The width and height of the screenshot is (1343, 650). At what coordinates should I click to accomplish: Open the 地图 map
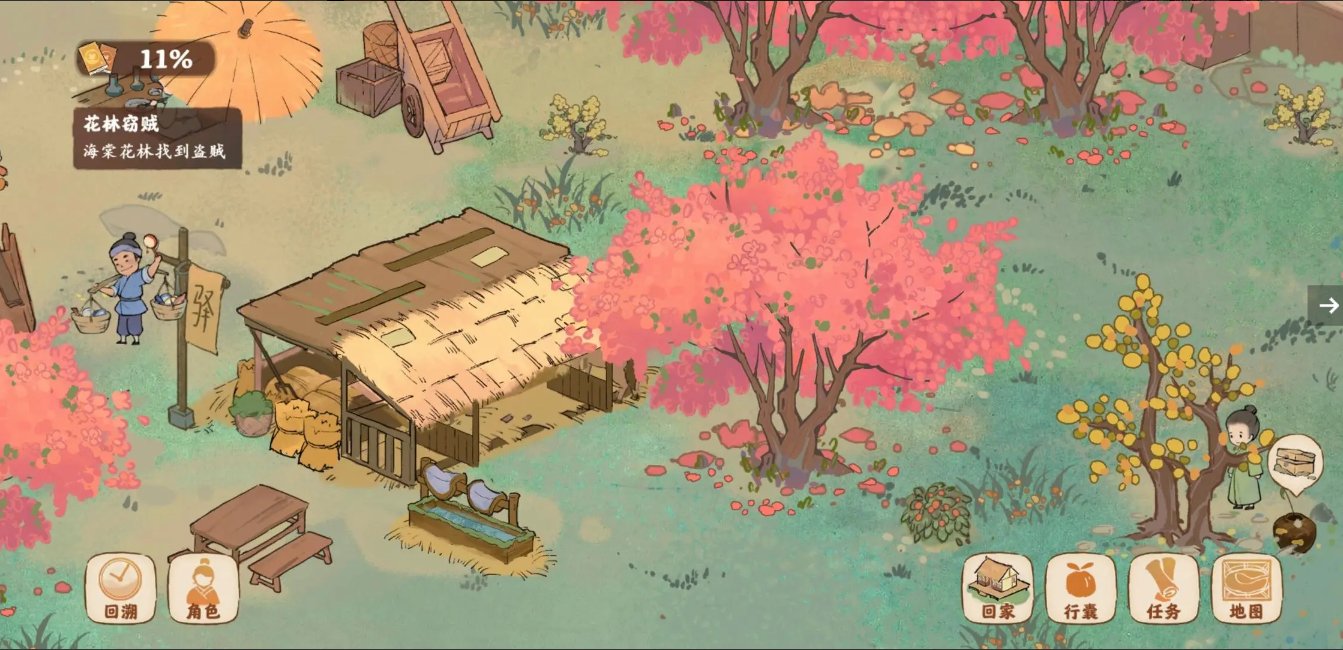pyautogui.click(x=1246, y=589)
